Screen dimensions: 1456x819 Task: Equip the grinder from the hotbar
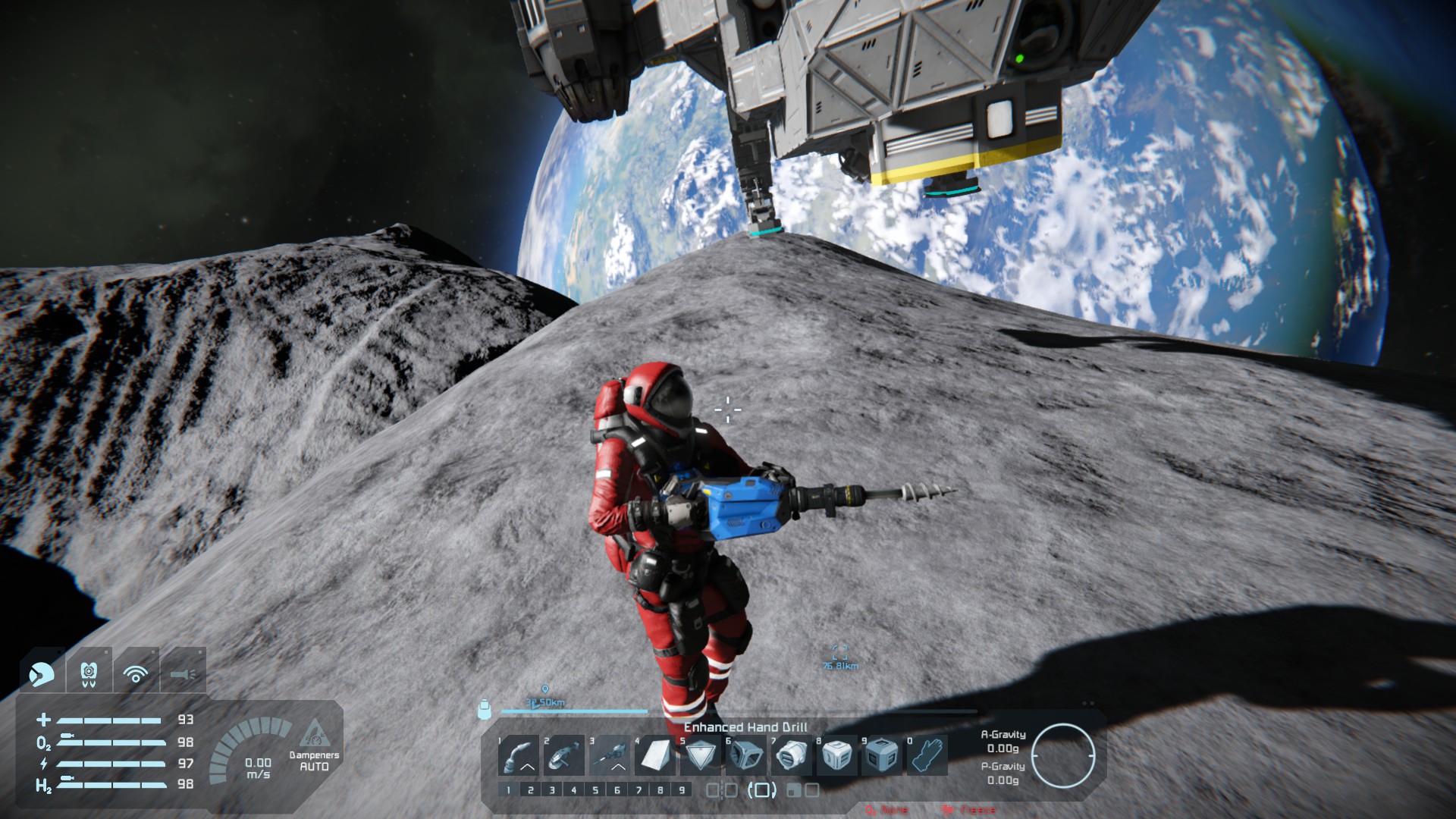tap(564, 755)
